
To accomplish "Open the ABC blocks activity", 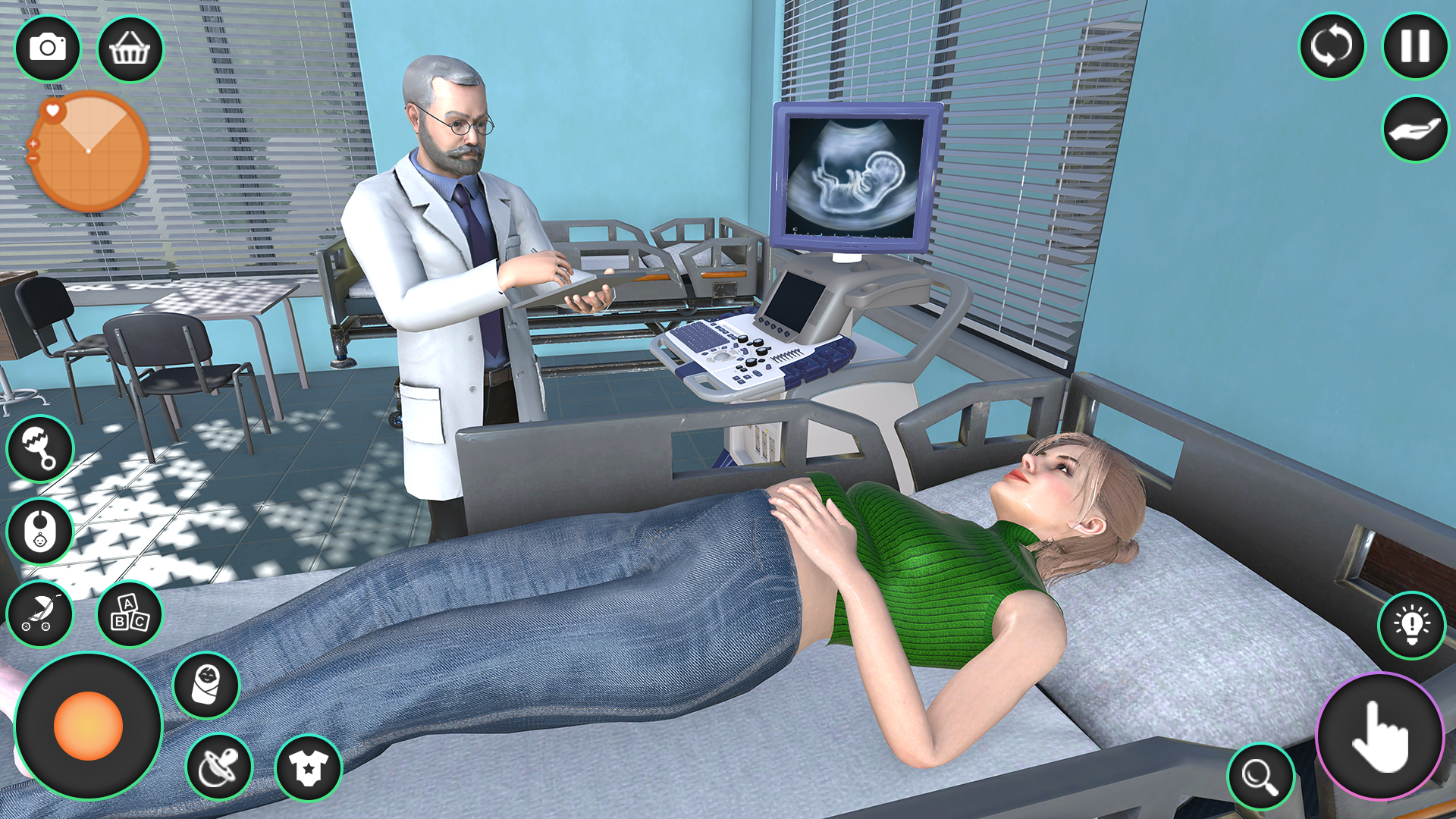I will point(129,616).
